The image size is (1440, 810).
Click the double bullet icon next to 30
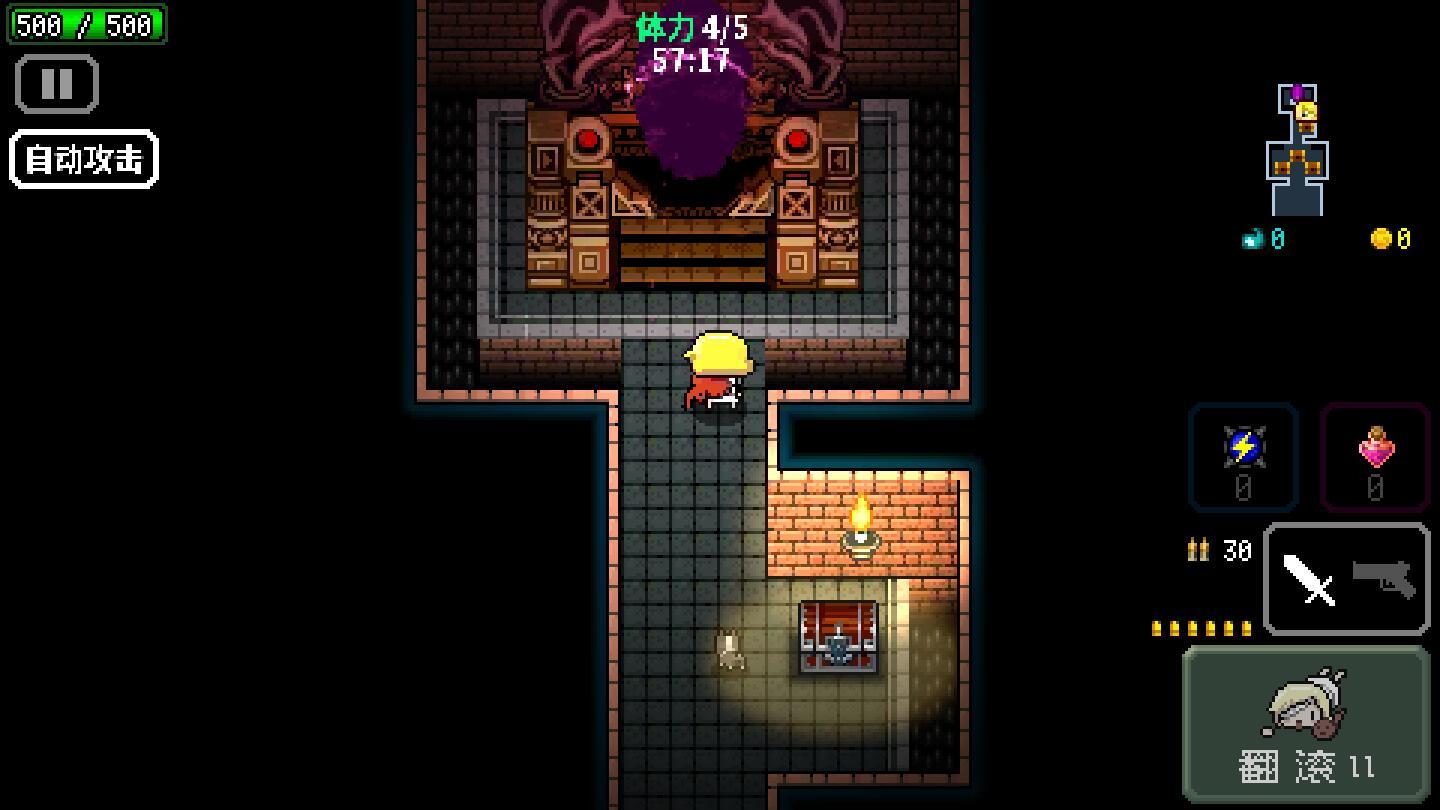(x=1199, y=550)
